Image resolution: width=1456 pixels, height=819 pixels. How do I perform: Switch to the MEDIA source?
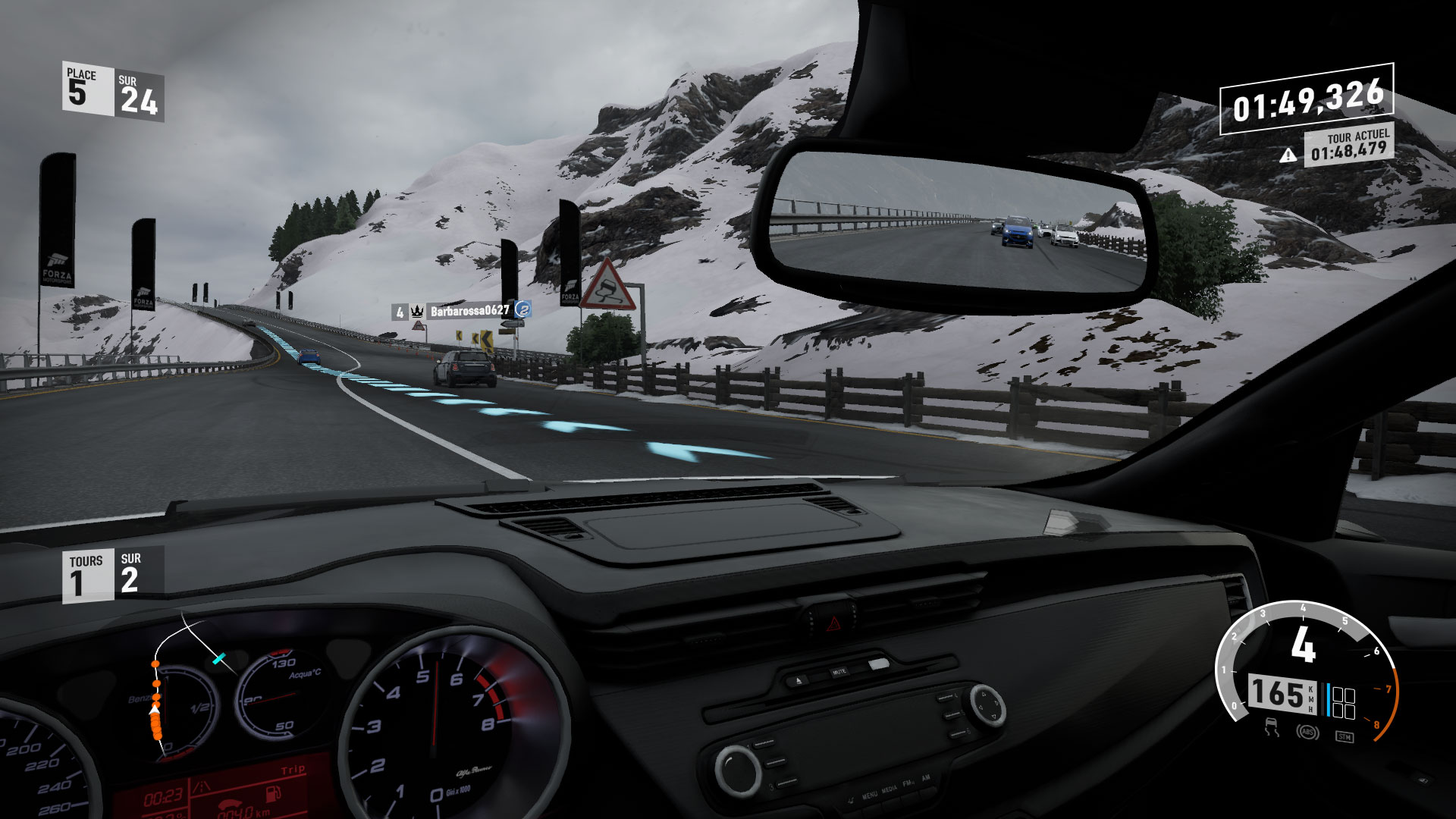pos(890,791)
